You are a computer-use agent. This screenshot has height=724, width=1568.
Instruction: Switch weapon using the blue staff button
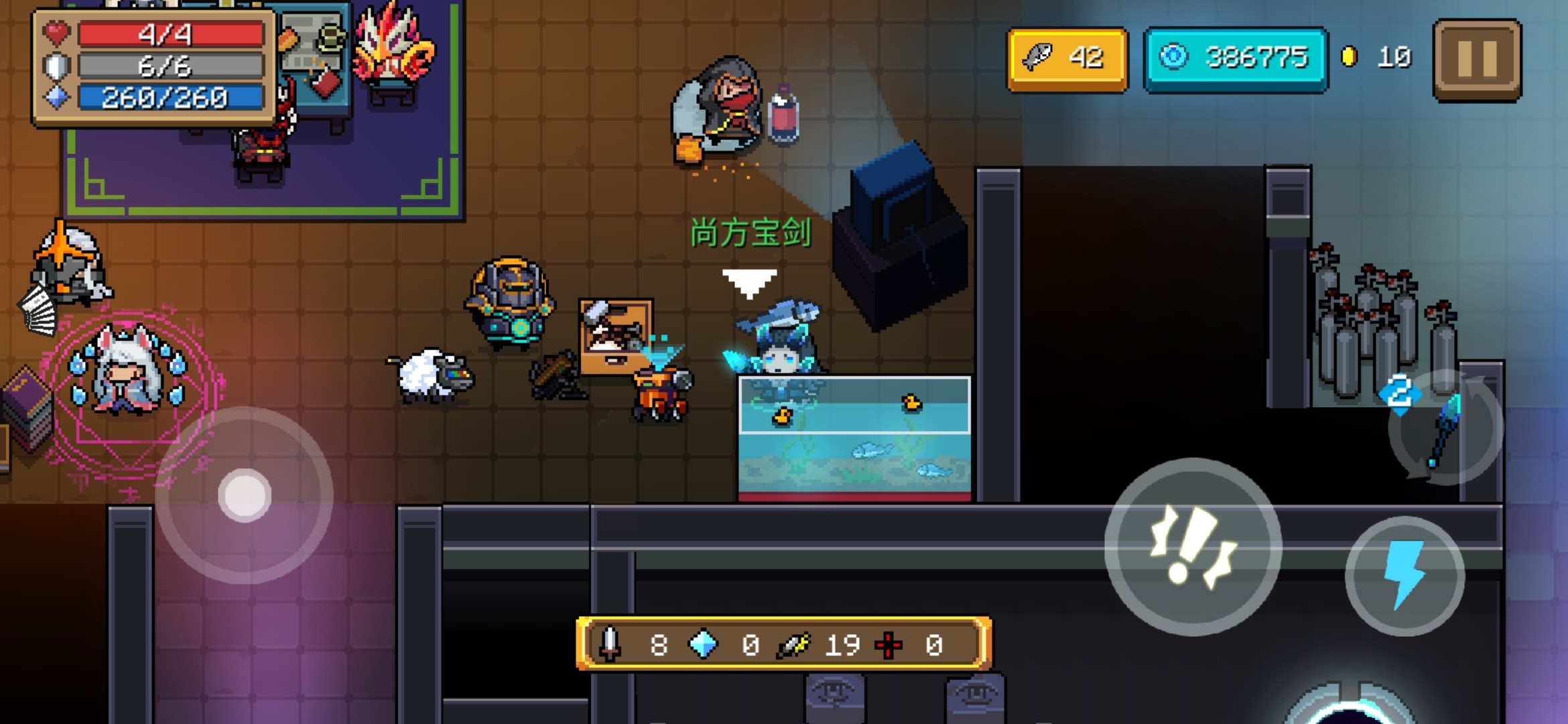[x=1445, y=428]
